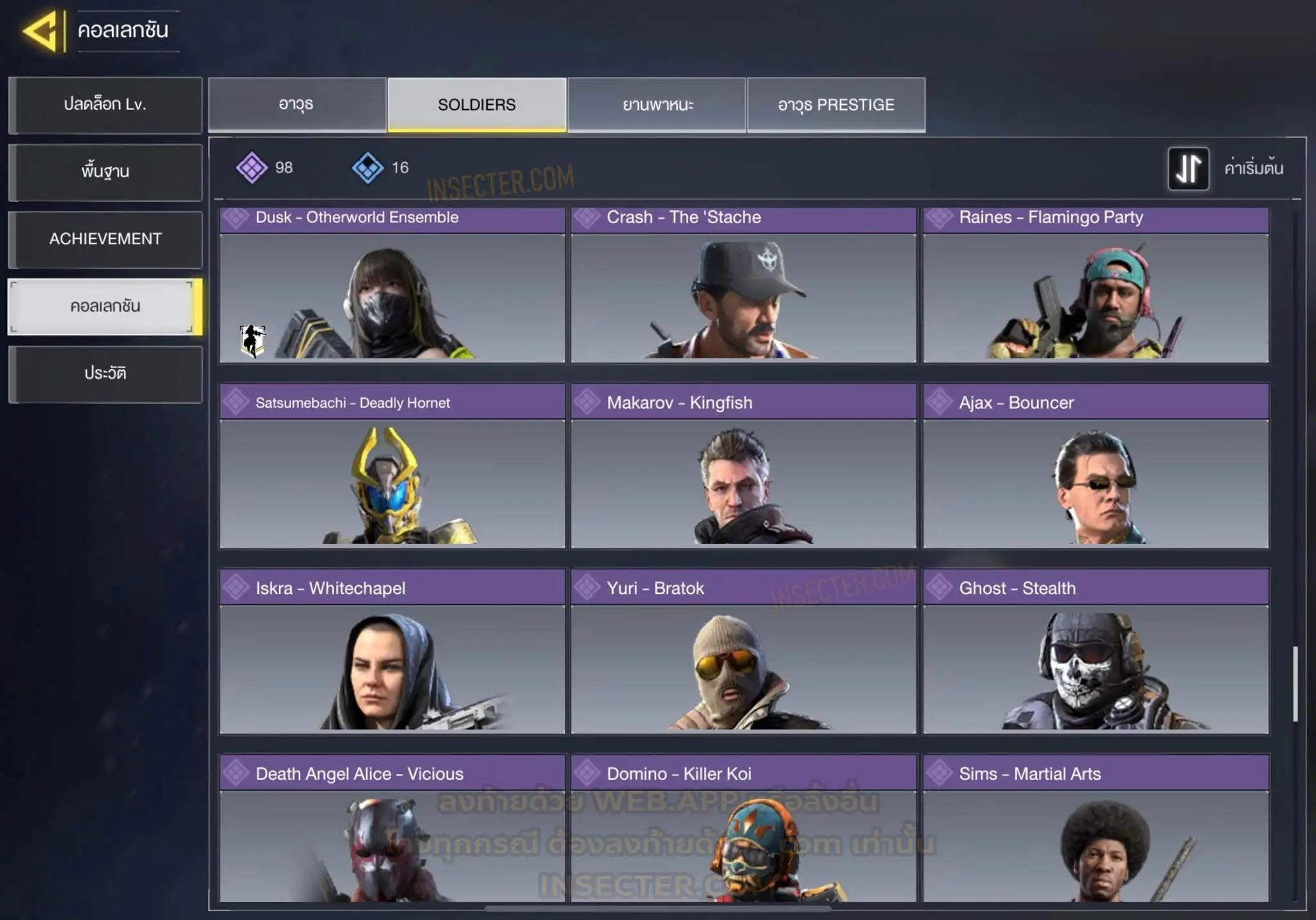The height and width of the screenshot is (920, 1316).
Task: Choose the Ajax - Bouncer soldier
Action: click(x=1096, y=467)
